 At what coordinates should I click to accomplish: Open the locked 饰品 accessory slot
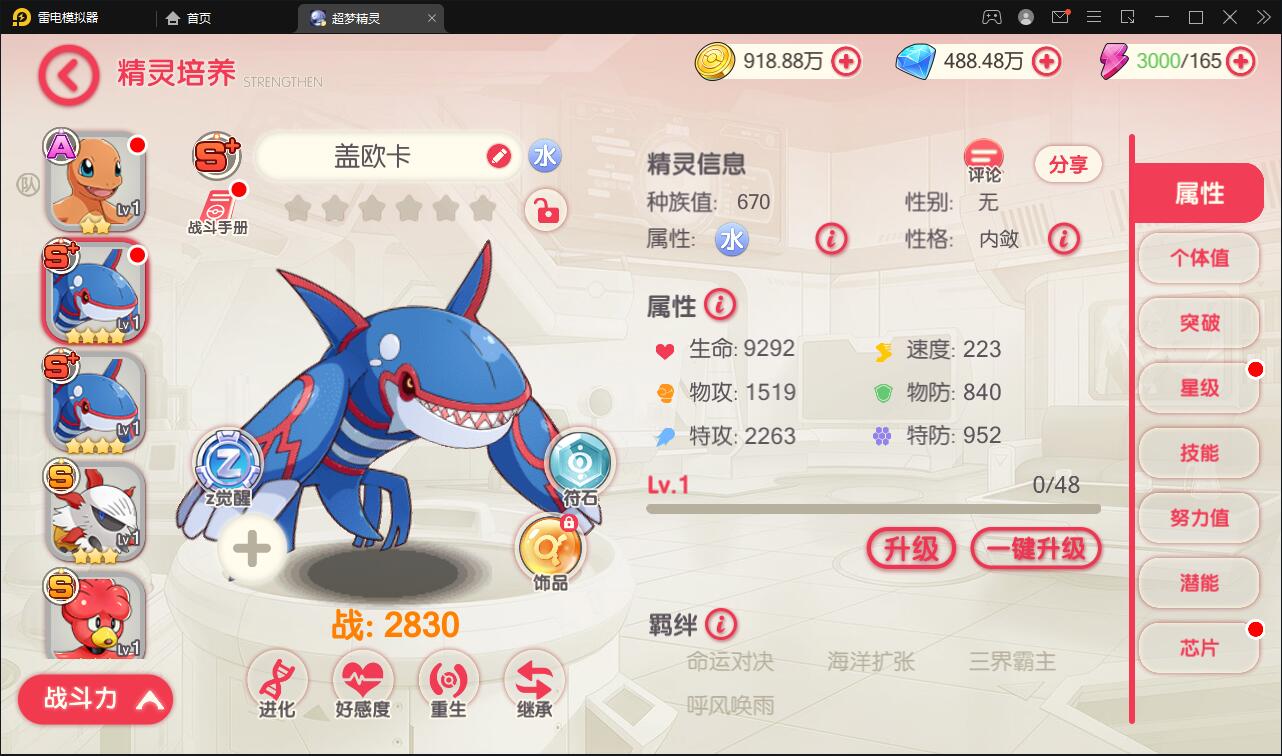[551, 548]
